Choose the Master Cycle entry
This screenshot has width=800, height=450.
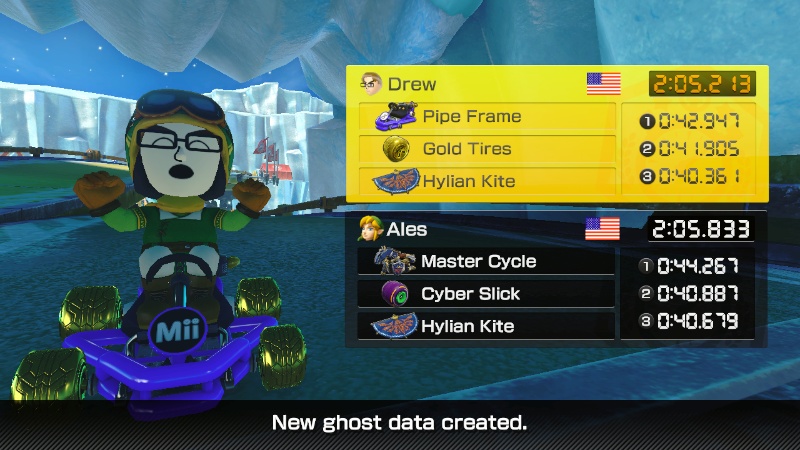click(487, 262)
